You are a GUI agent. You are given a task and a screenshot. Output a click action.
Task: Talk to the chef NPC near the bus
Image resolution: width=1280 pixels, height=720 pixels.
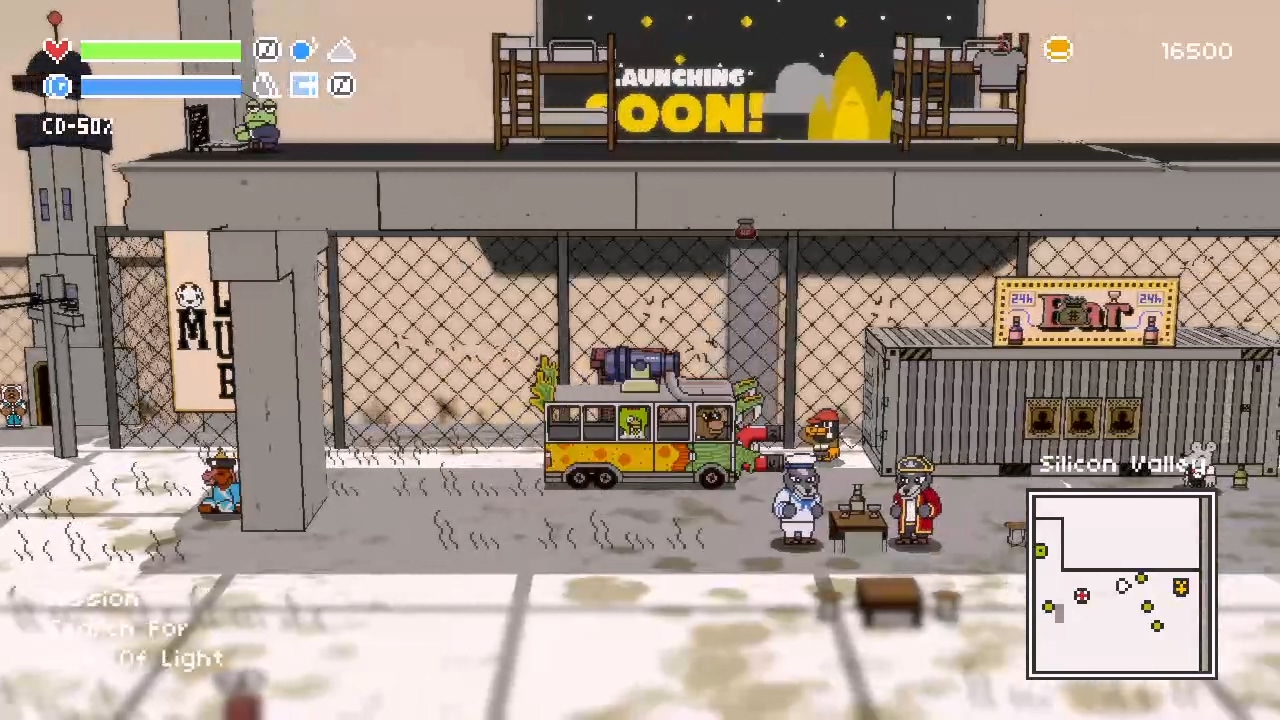coord(797,500)
